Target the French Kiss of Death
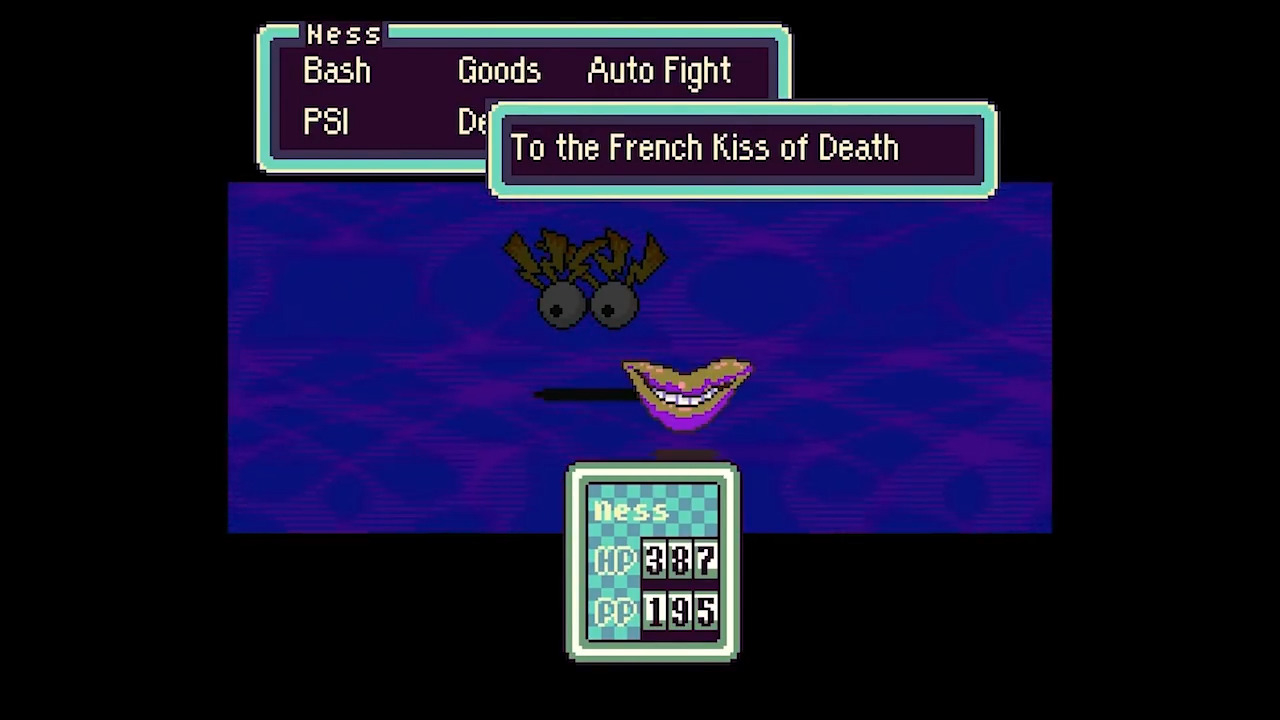The height and width of the screenshot is (720, 1280). click(704, 148)
